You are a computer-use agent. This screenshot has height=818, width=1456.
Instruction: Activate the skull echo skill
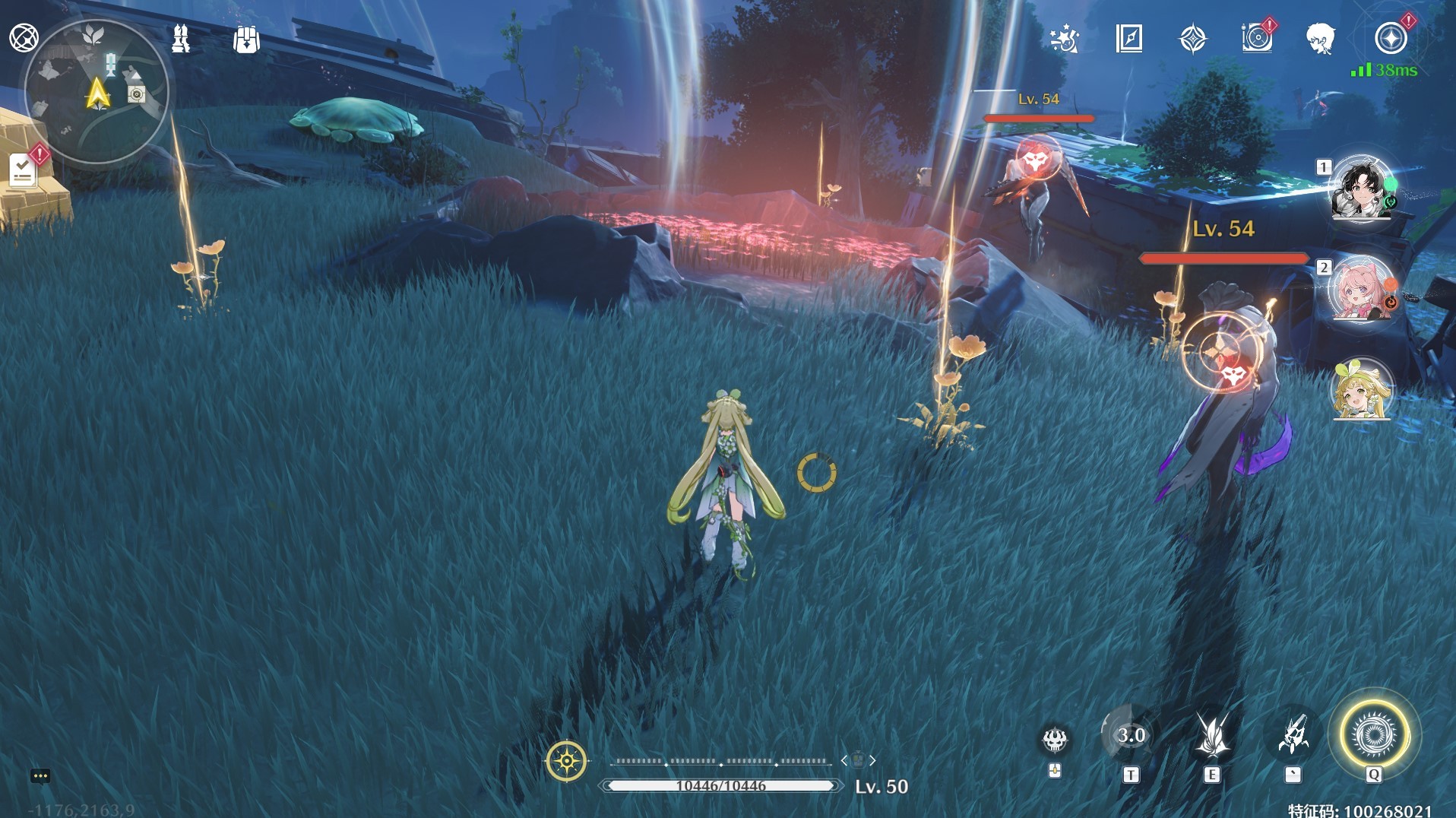[x=1055, y=738]
